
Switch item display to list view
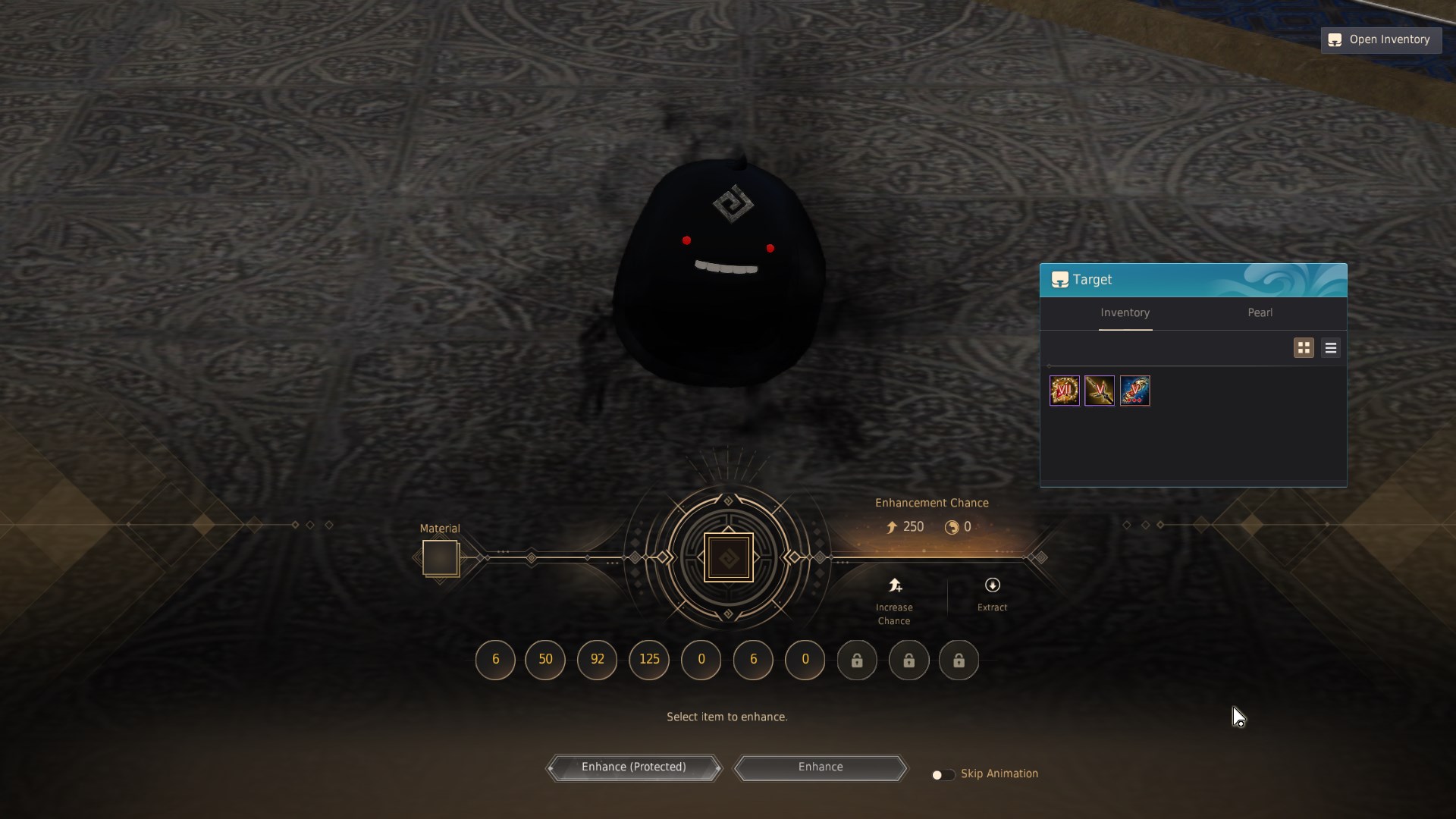(x=1330, y=348)
